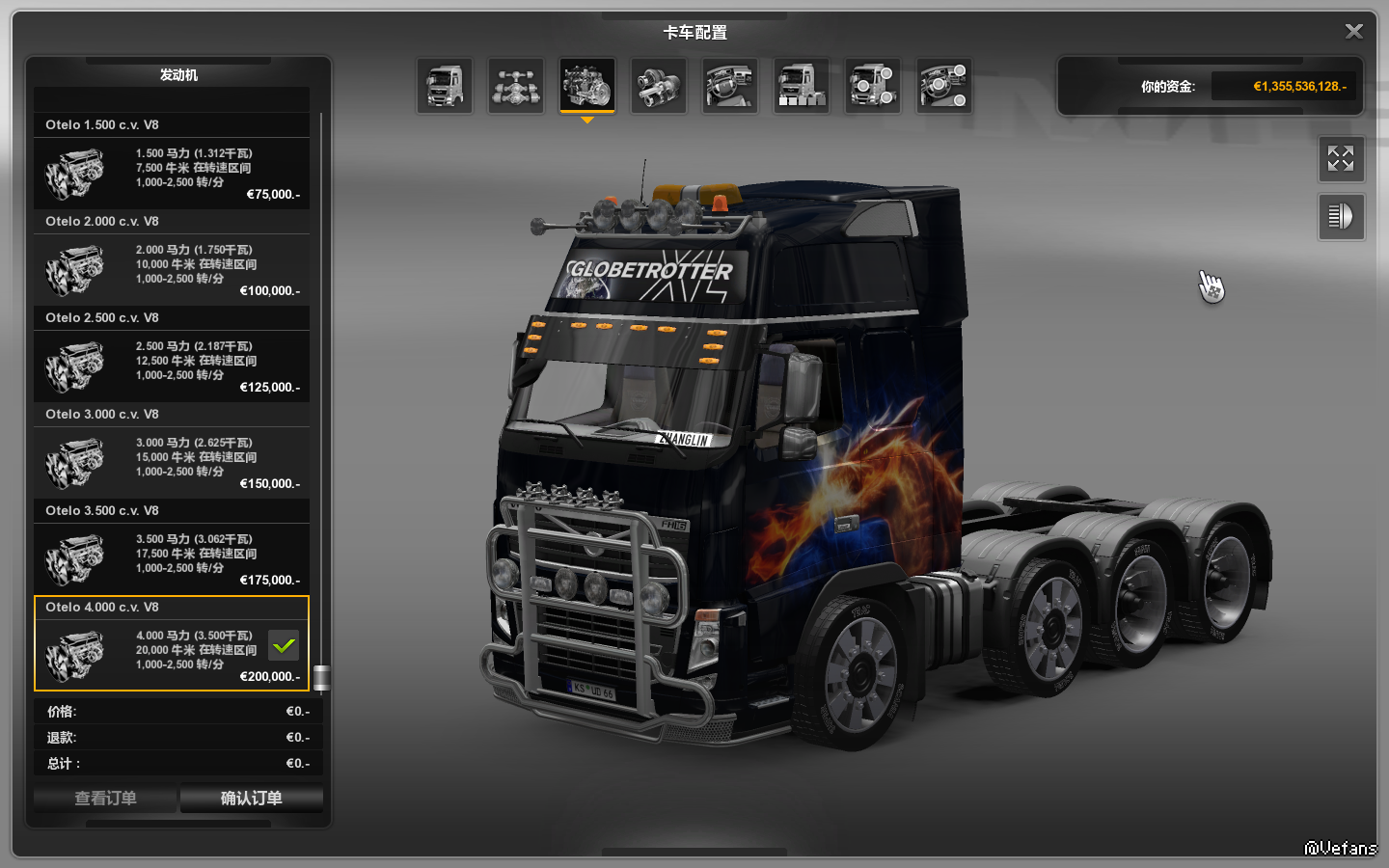
Task: Toggle the fullscreen view arrows button
Action: (1341, 159)
